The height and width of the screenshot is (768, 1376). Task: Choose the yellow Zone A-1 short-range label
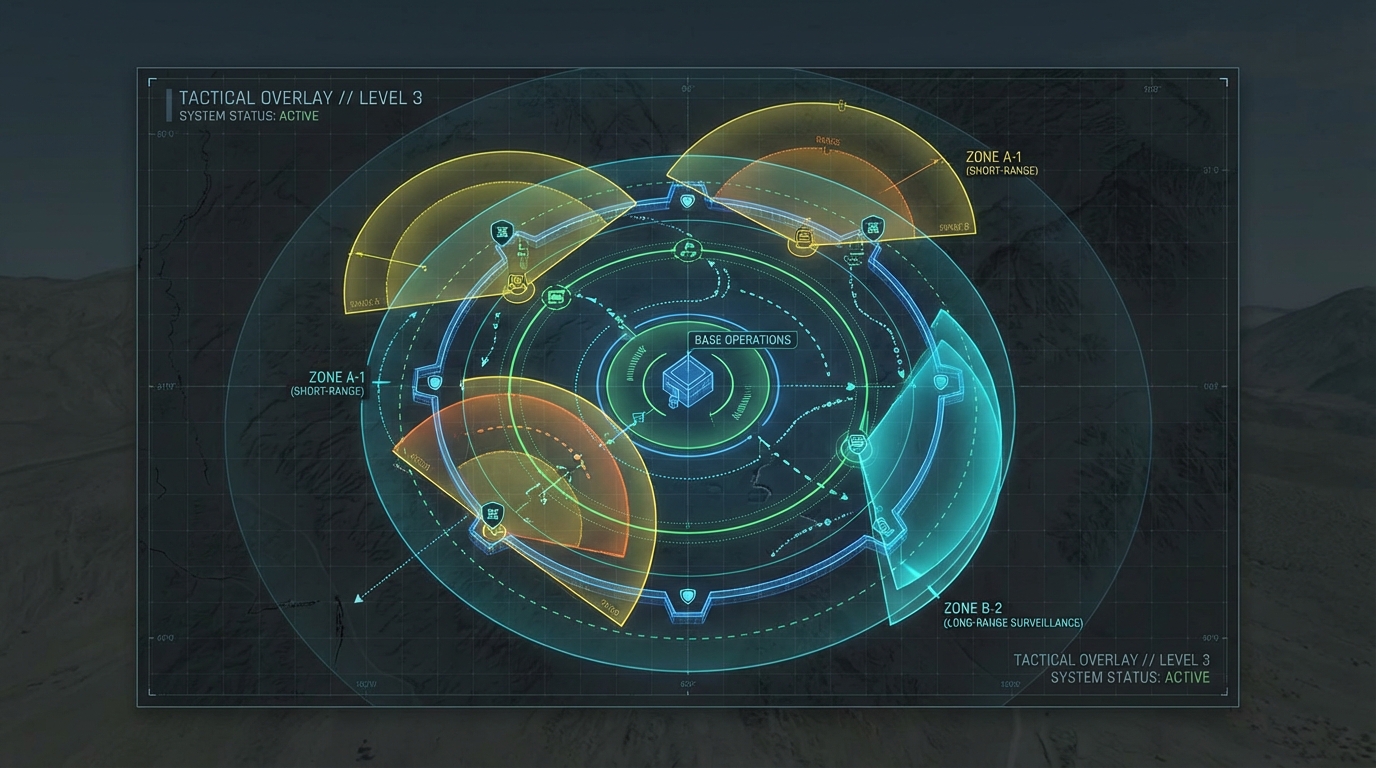click(1001, 163)
